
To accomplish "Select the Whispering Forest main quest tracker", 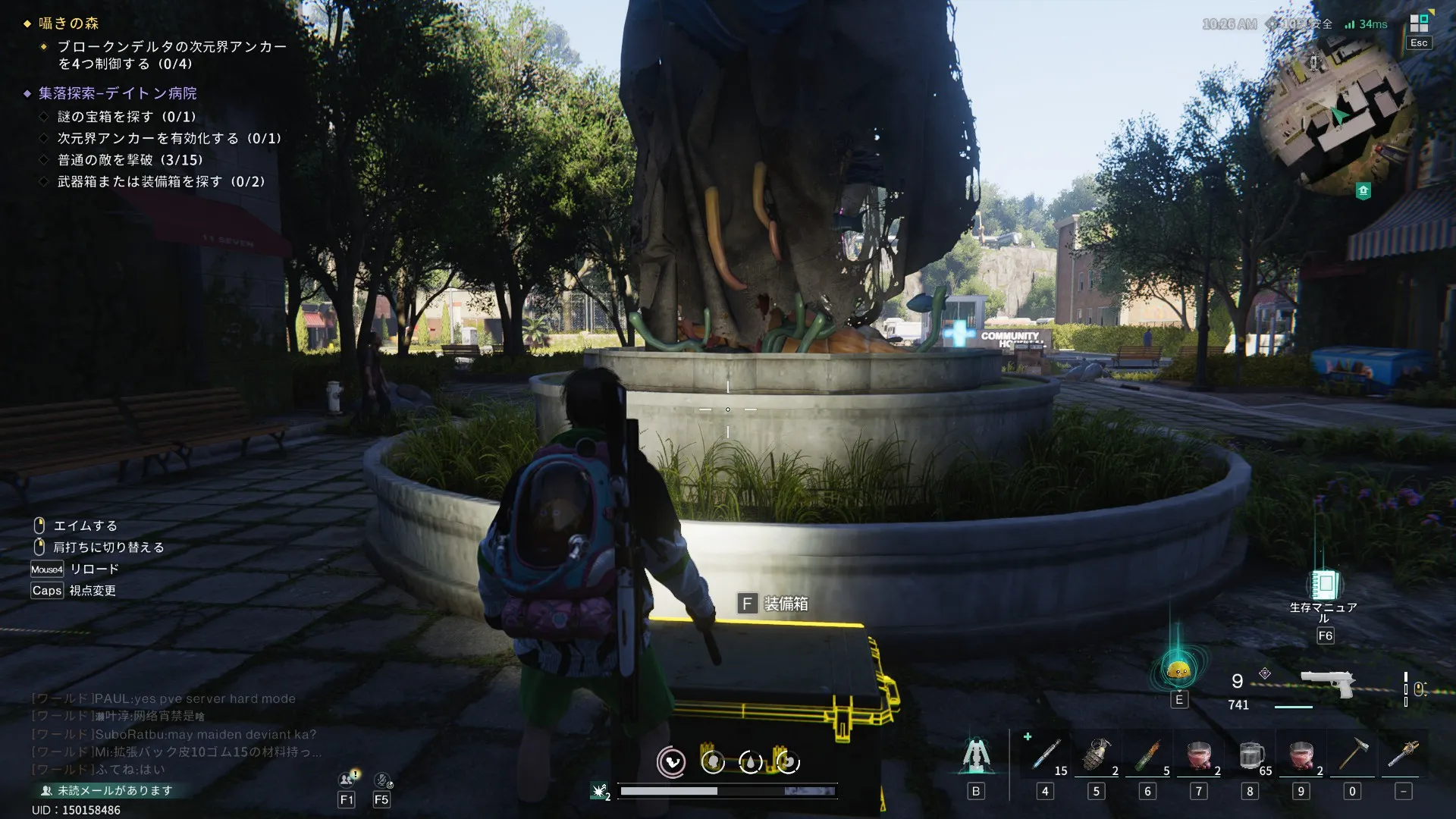I will pos(69,24).
